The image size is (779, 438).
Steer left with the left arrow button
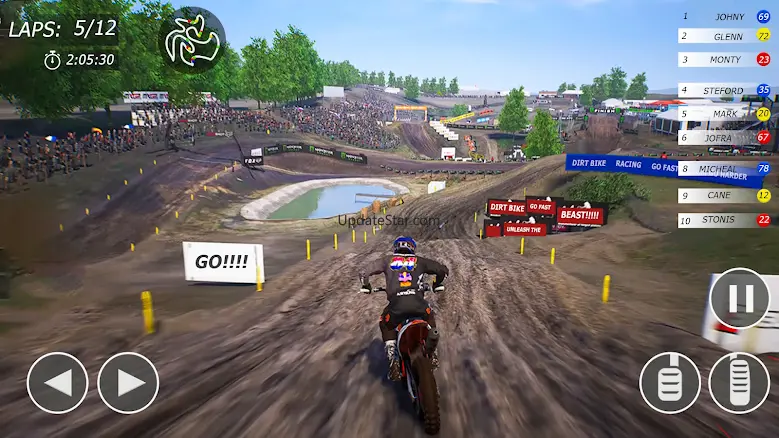(57, 383)
